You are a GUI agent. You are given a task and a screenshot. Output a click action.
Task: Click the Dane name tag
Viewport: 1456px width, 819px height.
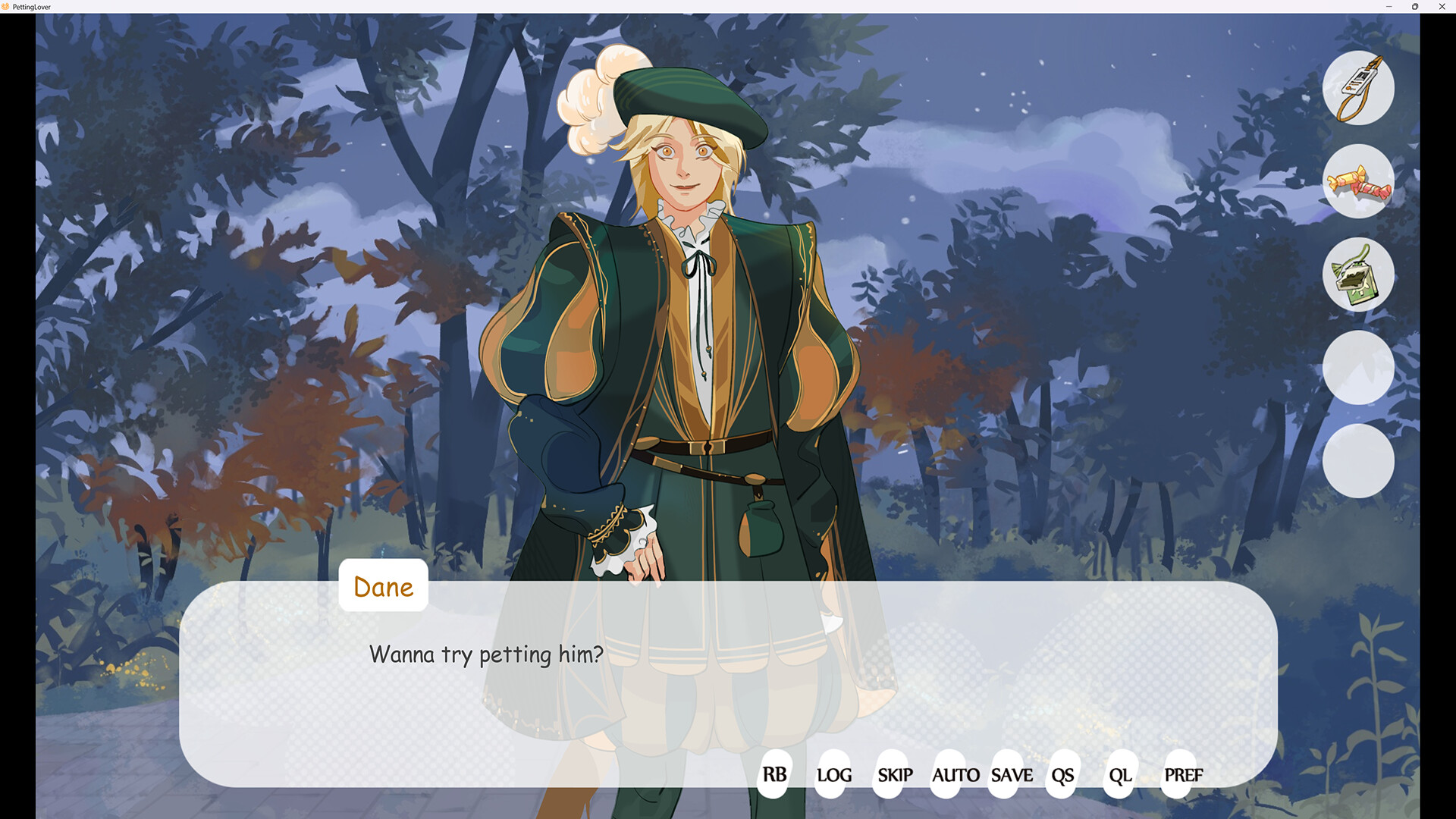point(383,585)
